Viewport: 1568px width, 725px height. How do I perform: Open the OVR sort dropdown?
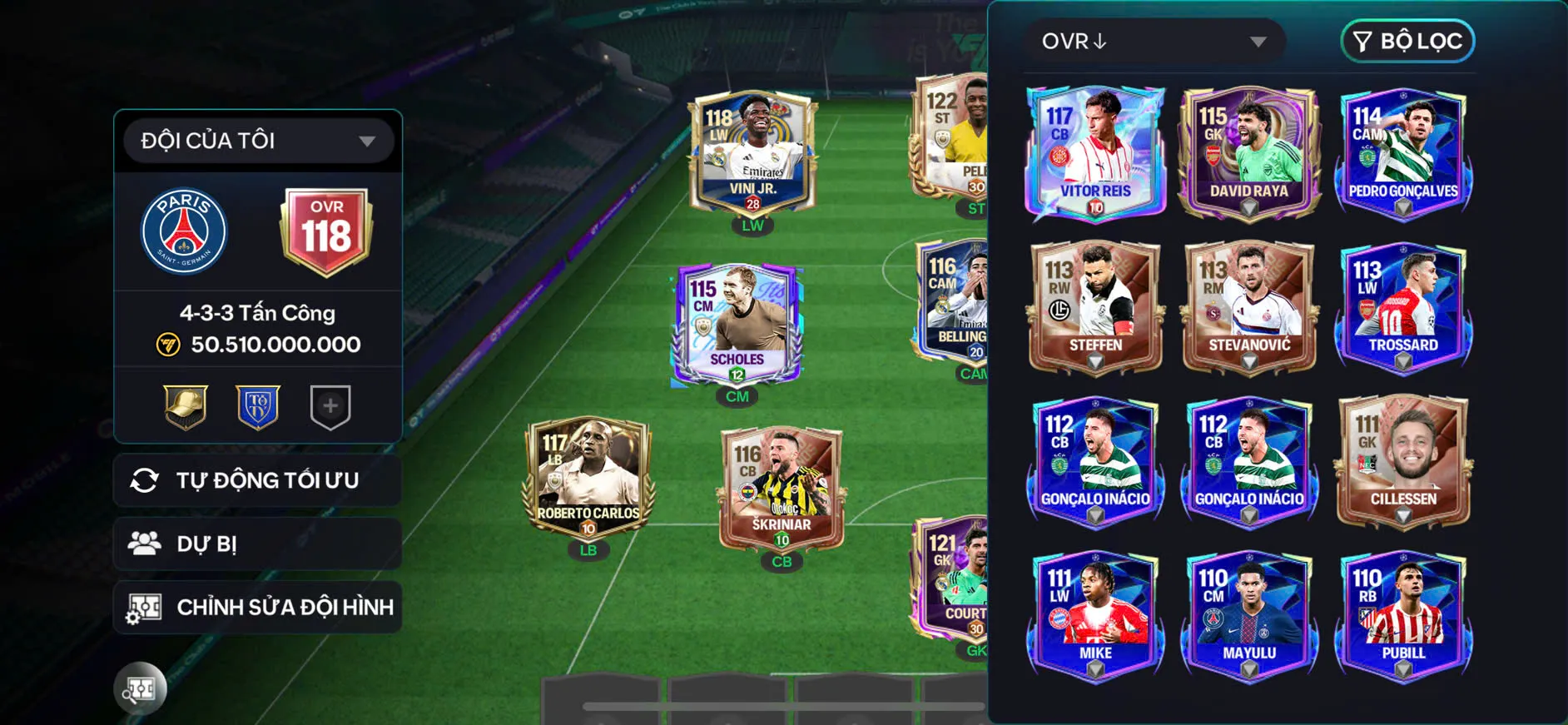pyautogui.click(x=1154, y=42)
